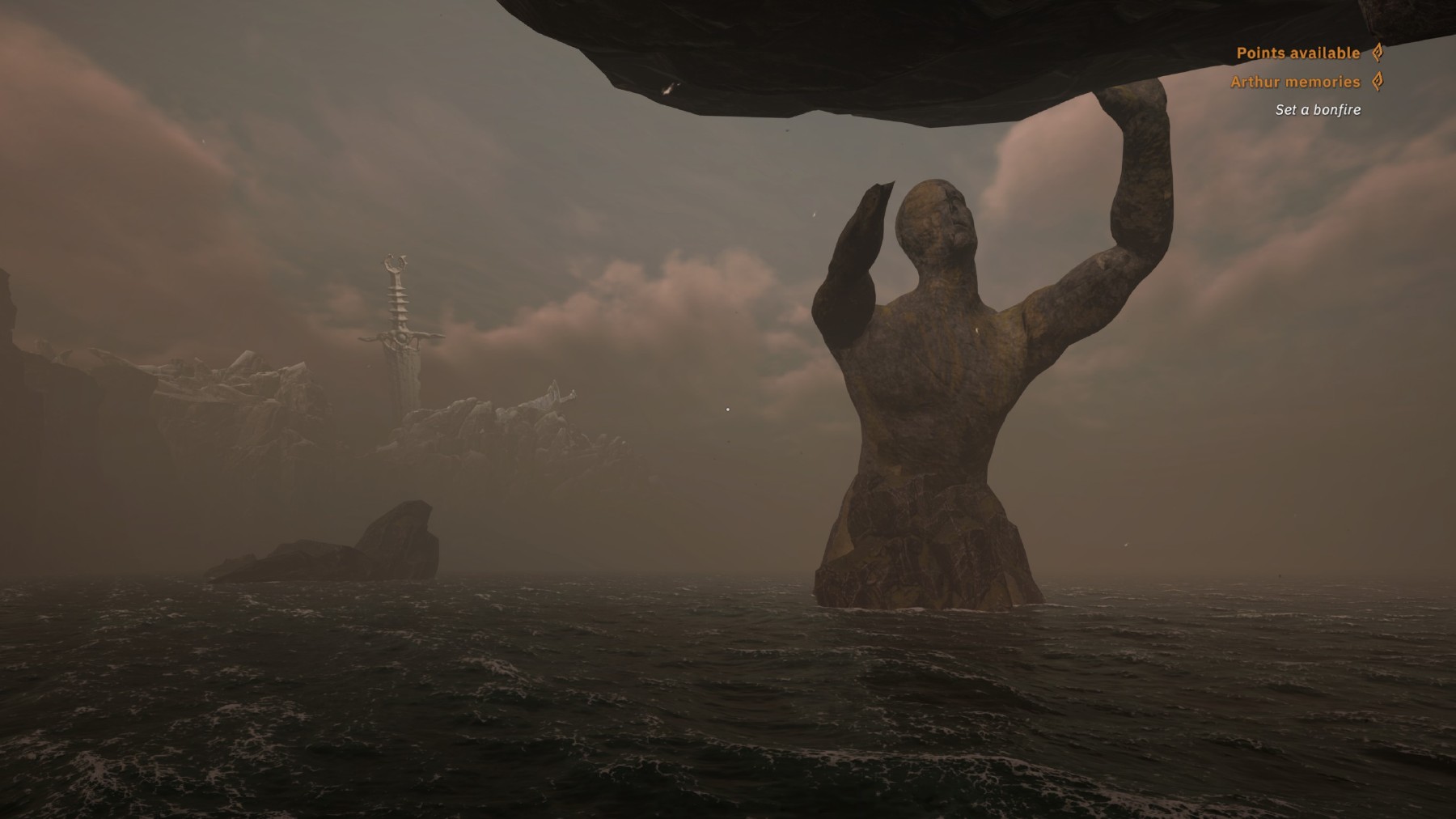
Task: Click the Set a bonfire objective
Action: (x=1318, y=110)
